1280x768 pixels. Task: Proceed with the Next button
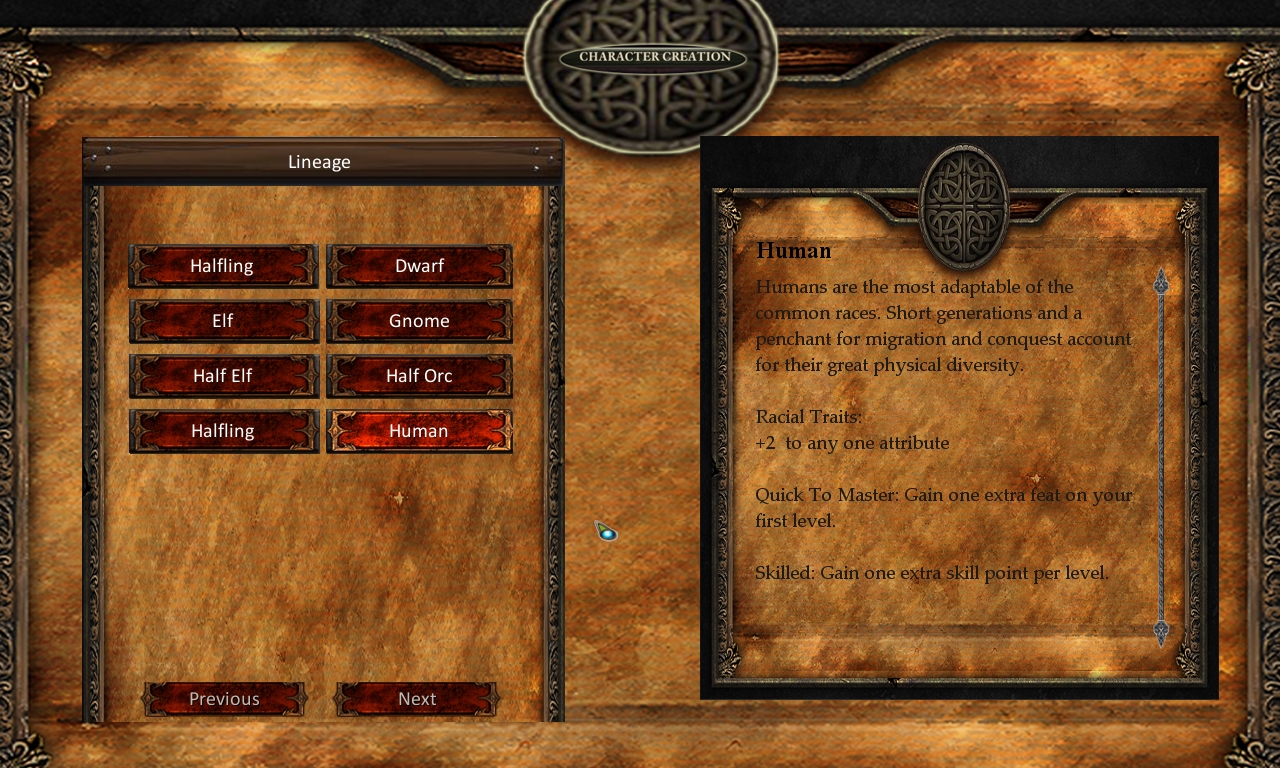coord(417,699)
